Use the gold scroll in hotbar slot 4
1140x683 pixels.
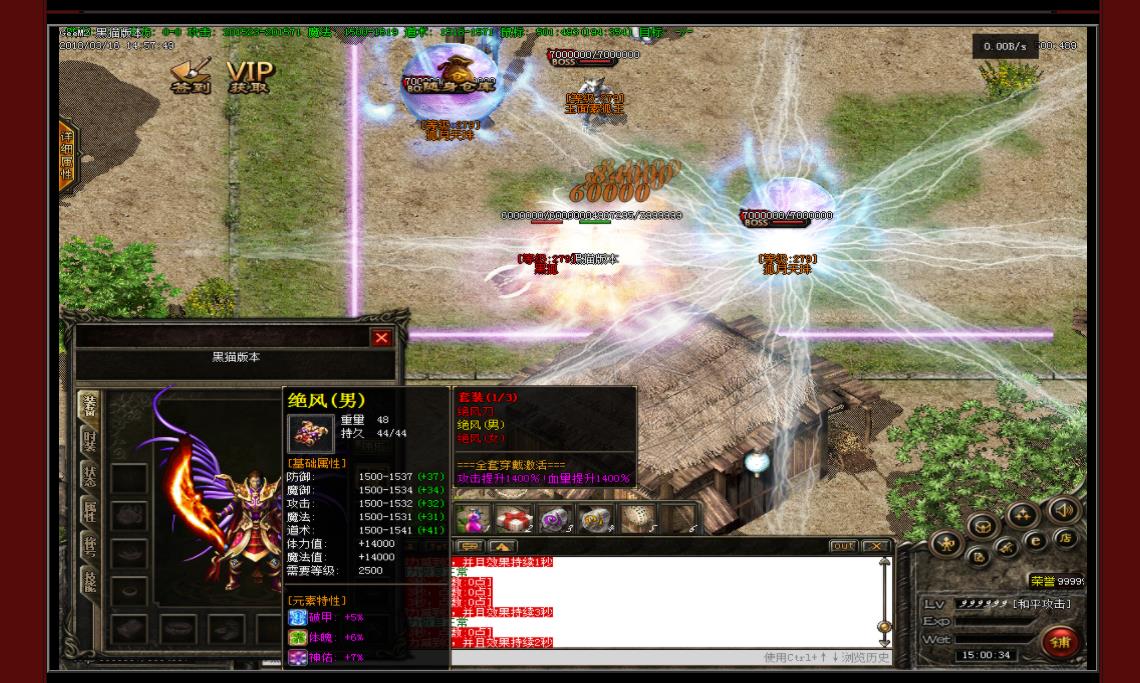596,520
